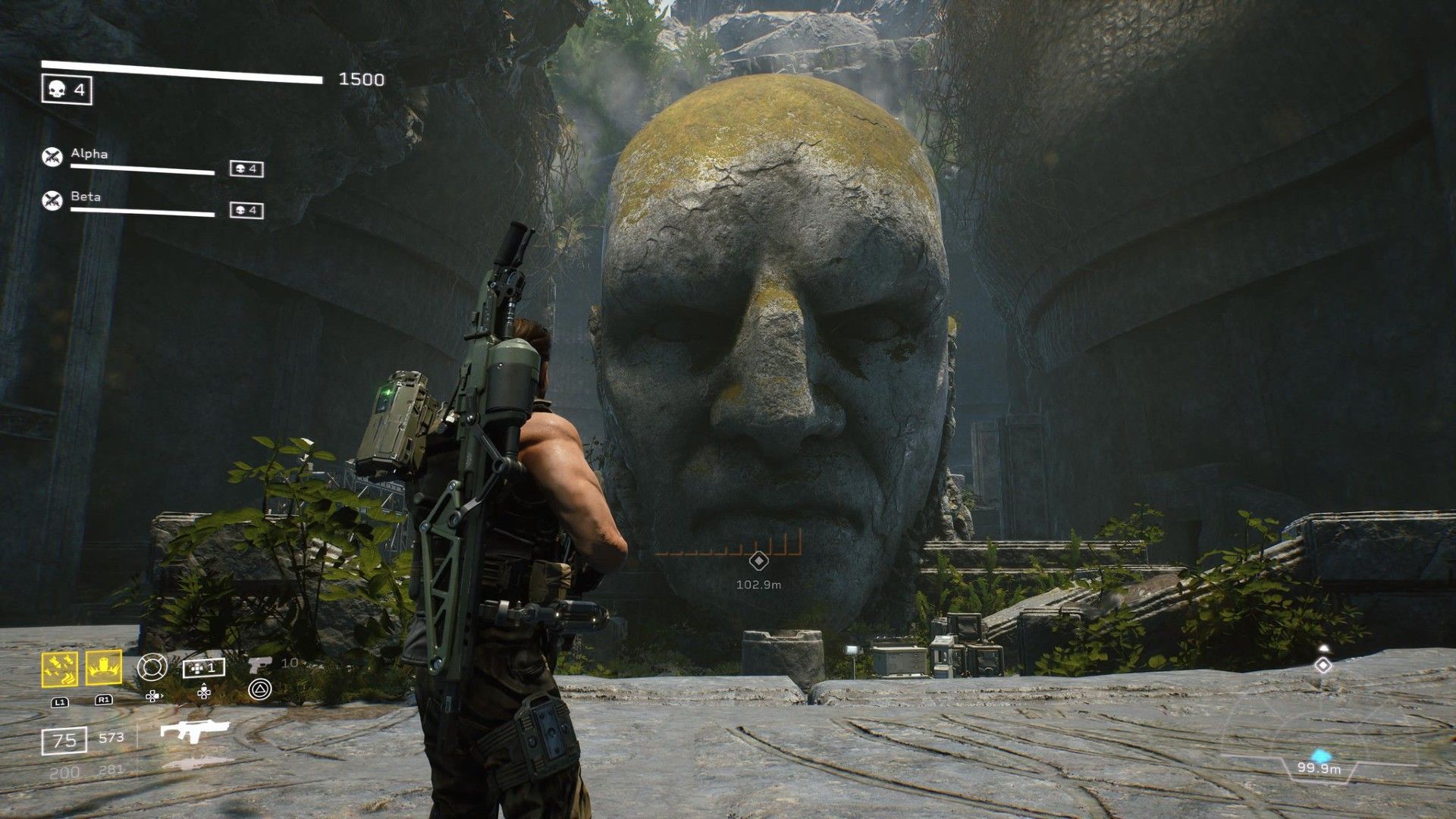The image size is (1456, 819).
Task: Click the compass ring icon near the skills
Action: (152, 668)
